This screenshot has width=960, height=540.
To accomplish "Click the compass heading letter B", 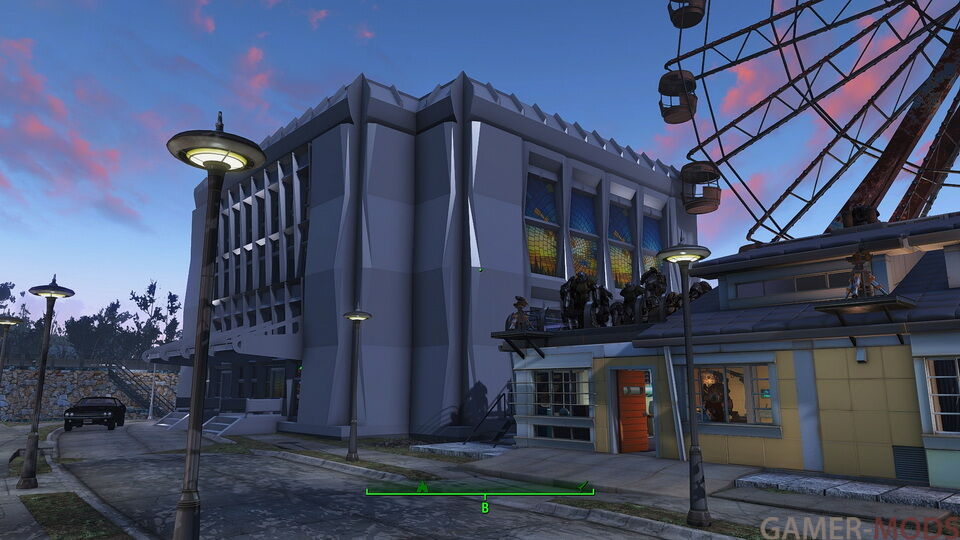I will 485,508.
